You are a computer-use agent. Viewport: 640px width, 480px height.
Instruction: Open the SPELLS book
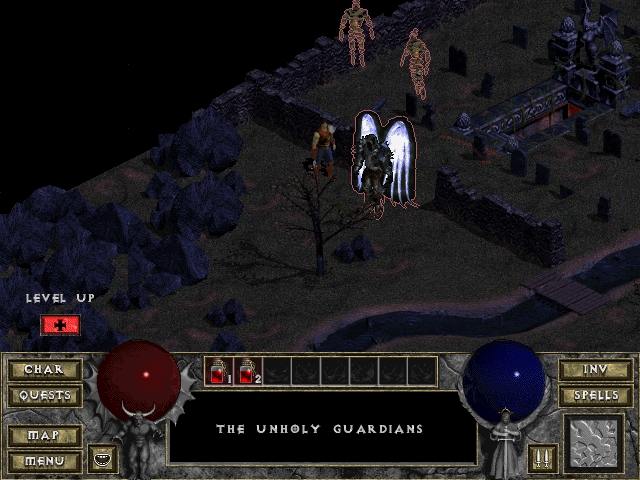(x=595, y=395)
